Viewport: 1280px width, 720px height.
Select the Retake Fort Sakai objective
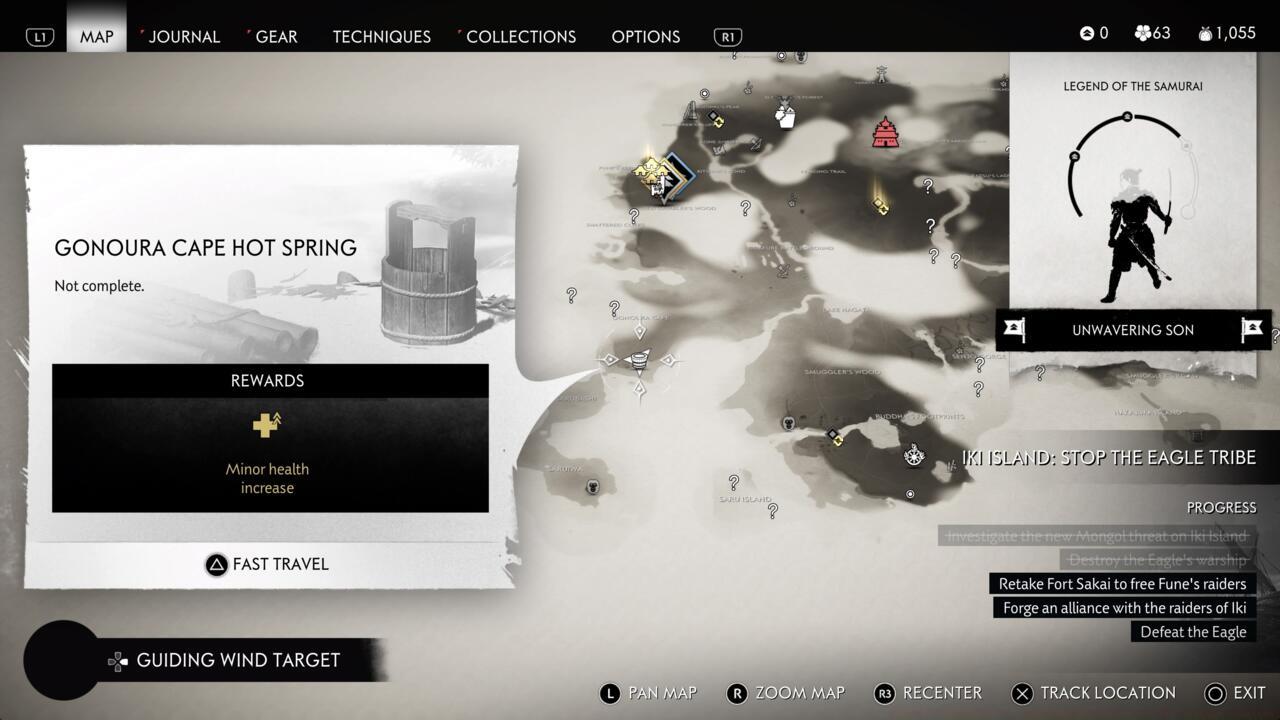point(1122,584)
